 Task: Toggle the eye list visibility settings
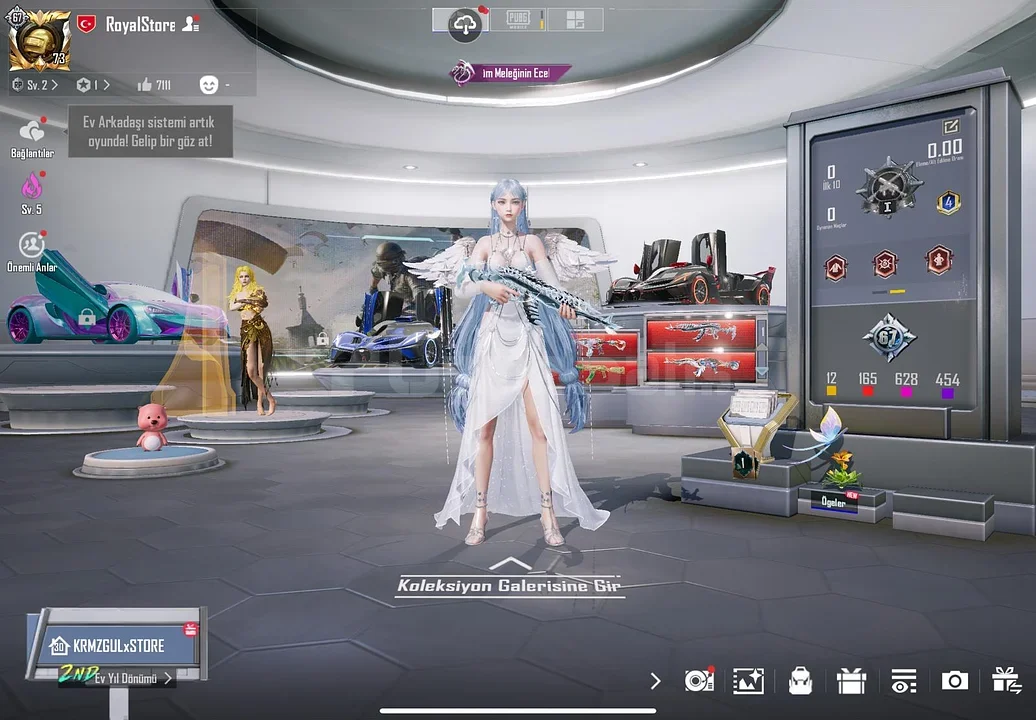tap(903, 681)
